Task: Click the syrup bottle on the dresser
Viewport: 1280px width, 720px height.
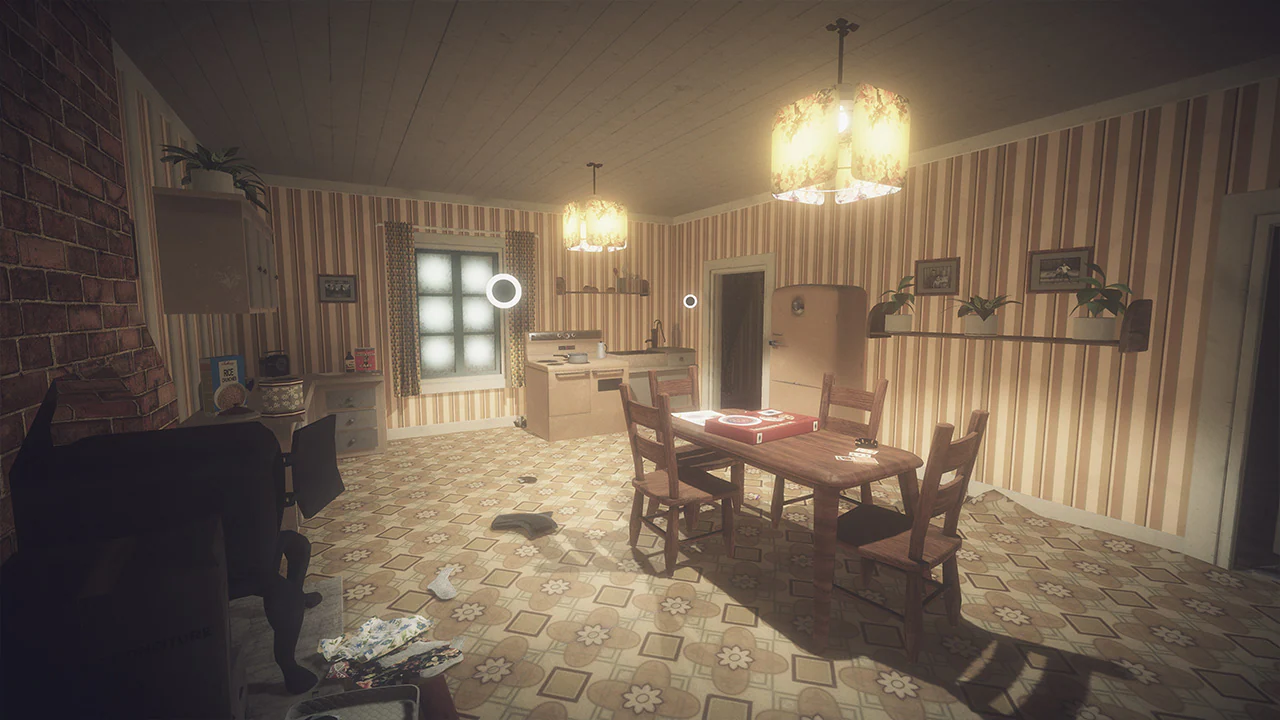Action: tap(349, 362)
